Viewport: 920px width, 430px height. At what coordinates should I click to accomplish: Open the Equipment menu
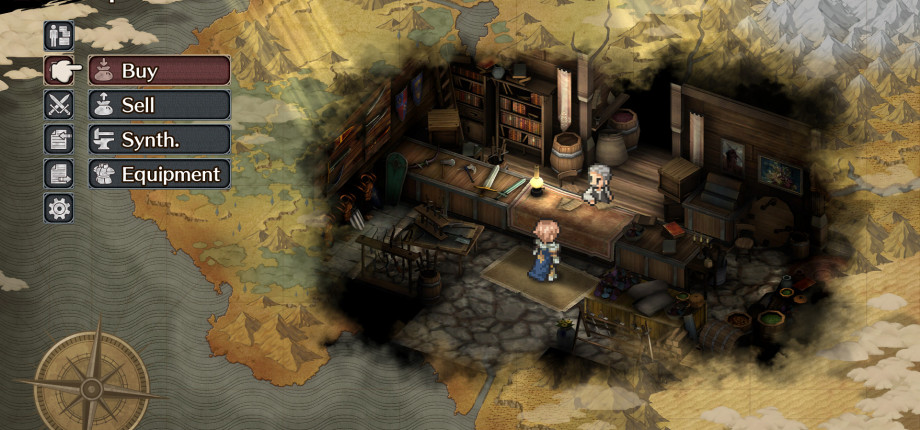click(159, 174)
